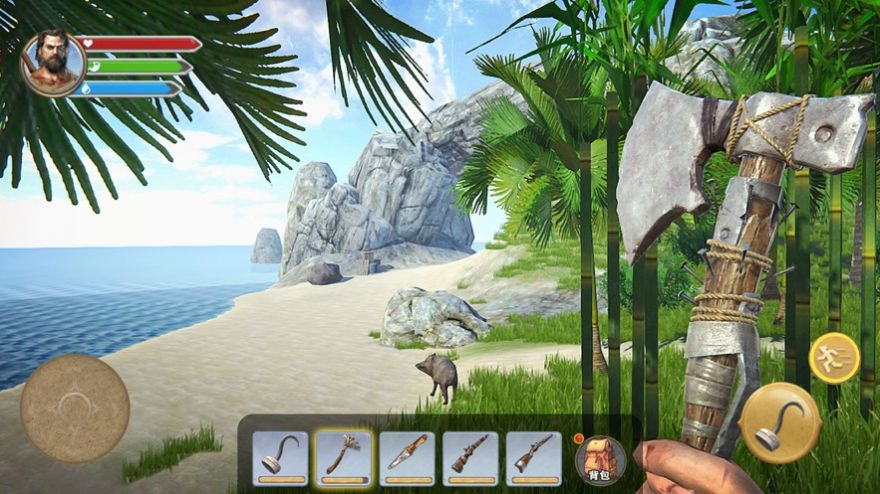Image resolution: width=880 pixels, height=494 pixels.
Task: Tap the virtual movement joystick
Action: 75,408
